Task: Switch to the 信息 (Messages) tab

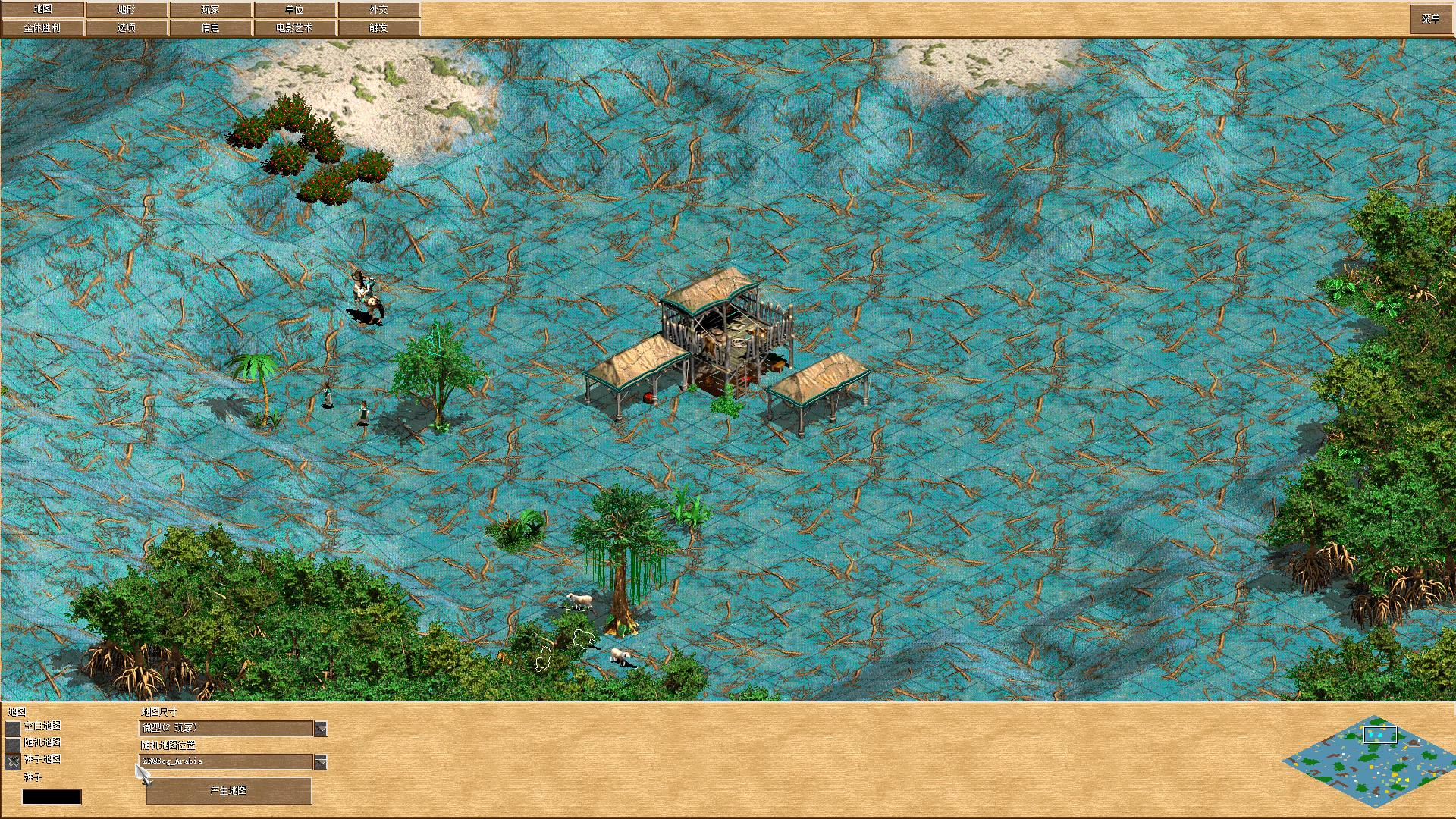Action: point(211,27)
